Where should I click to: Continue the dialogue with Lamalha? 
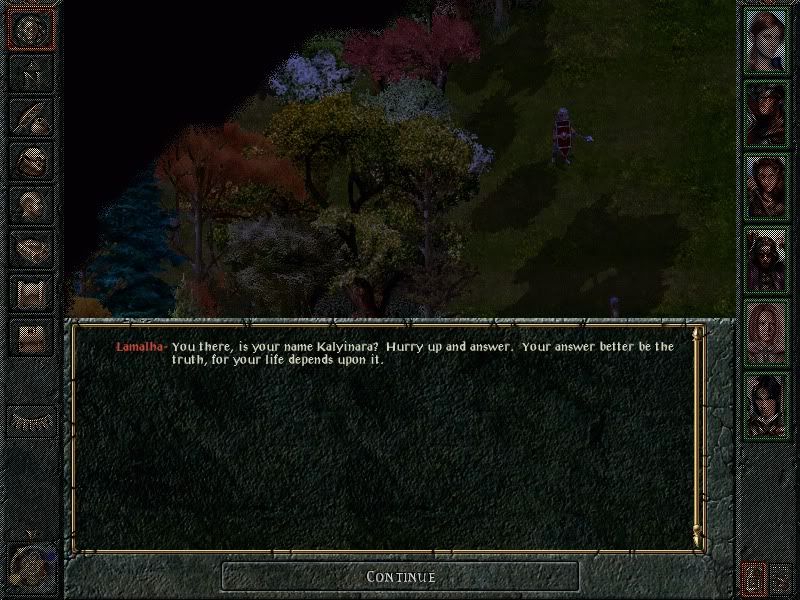pos(400,576)
